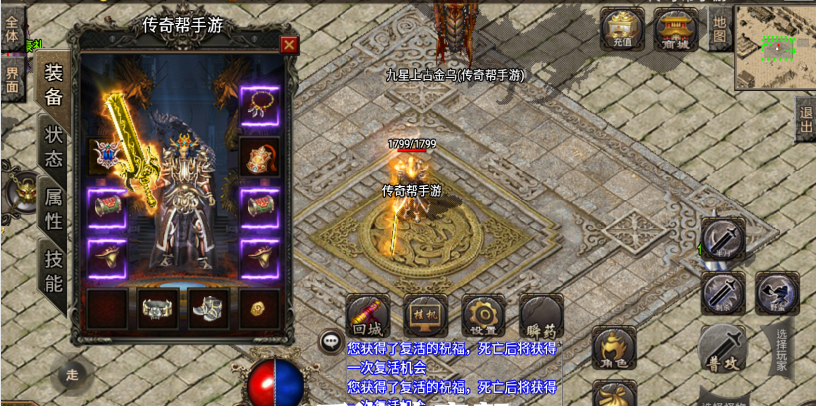Open the 充值 recharge shop
This screenshot has height=406, width=816.
622,28
